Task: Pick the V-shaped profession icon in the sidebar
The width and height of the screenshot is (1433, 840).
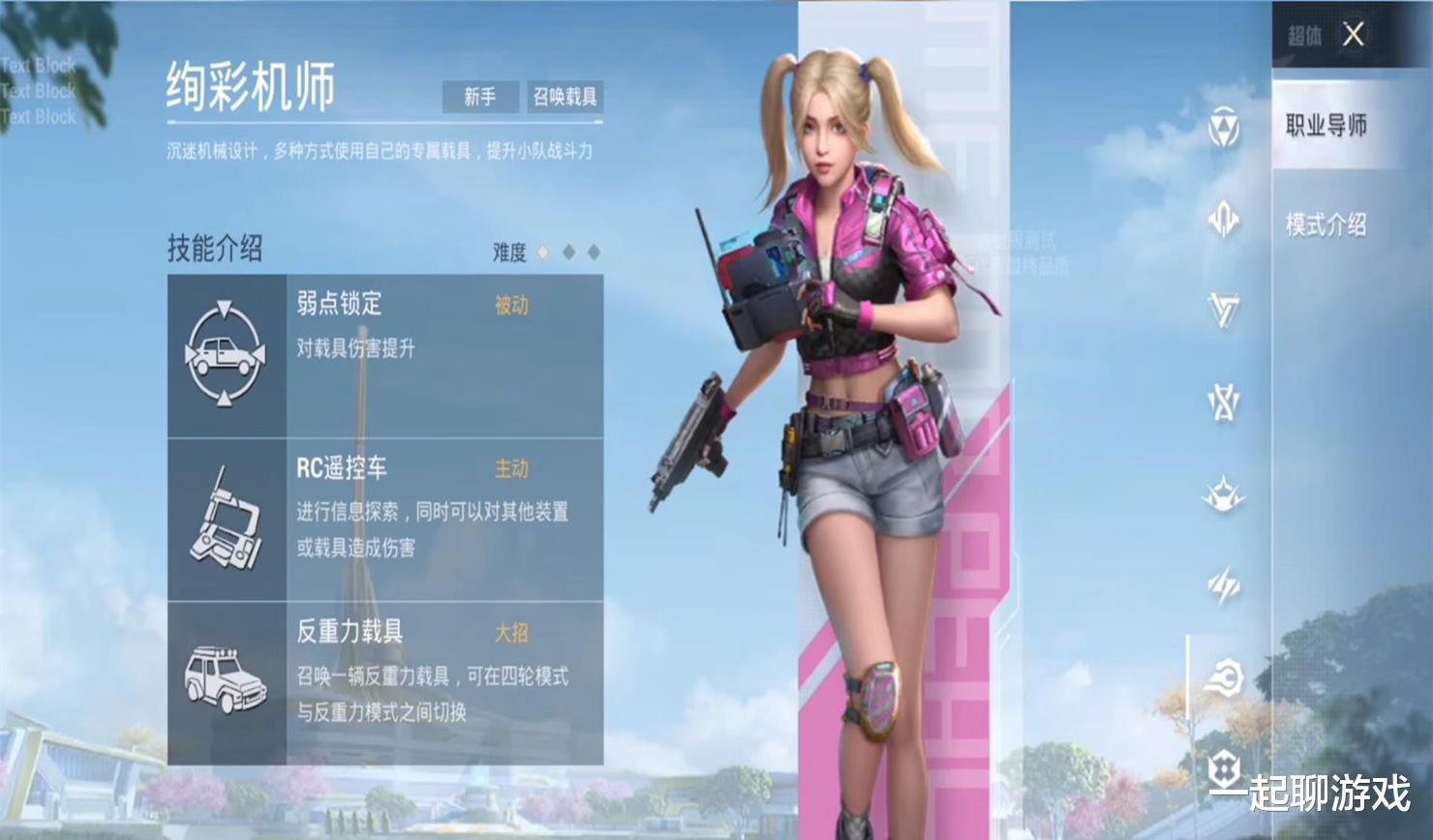Action: pyautogui.click(x=1222, y=310)
